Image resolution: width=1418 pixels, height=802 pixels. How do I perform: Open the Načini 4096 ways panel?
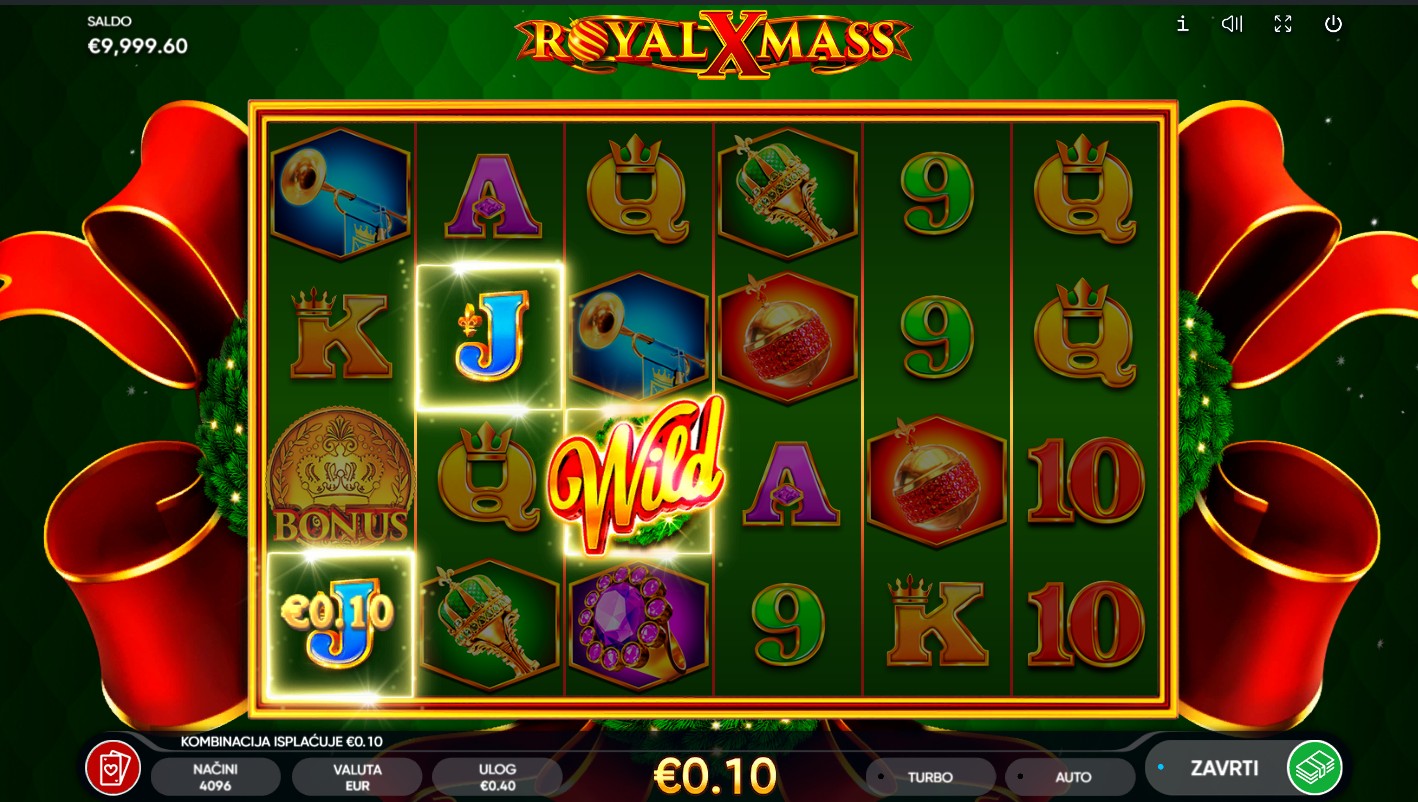pyautogui.click(x=215, y=777)
